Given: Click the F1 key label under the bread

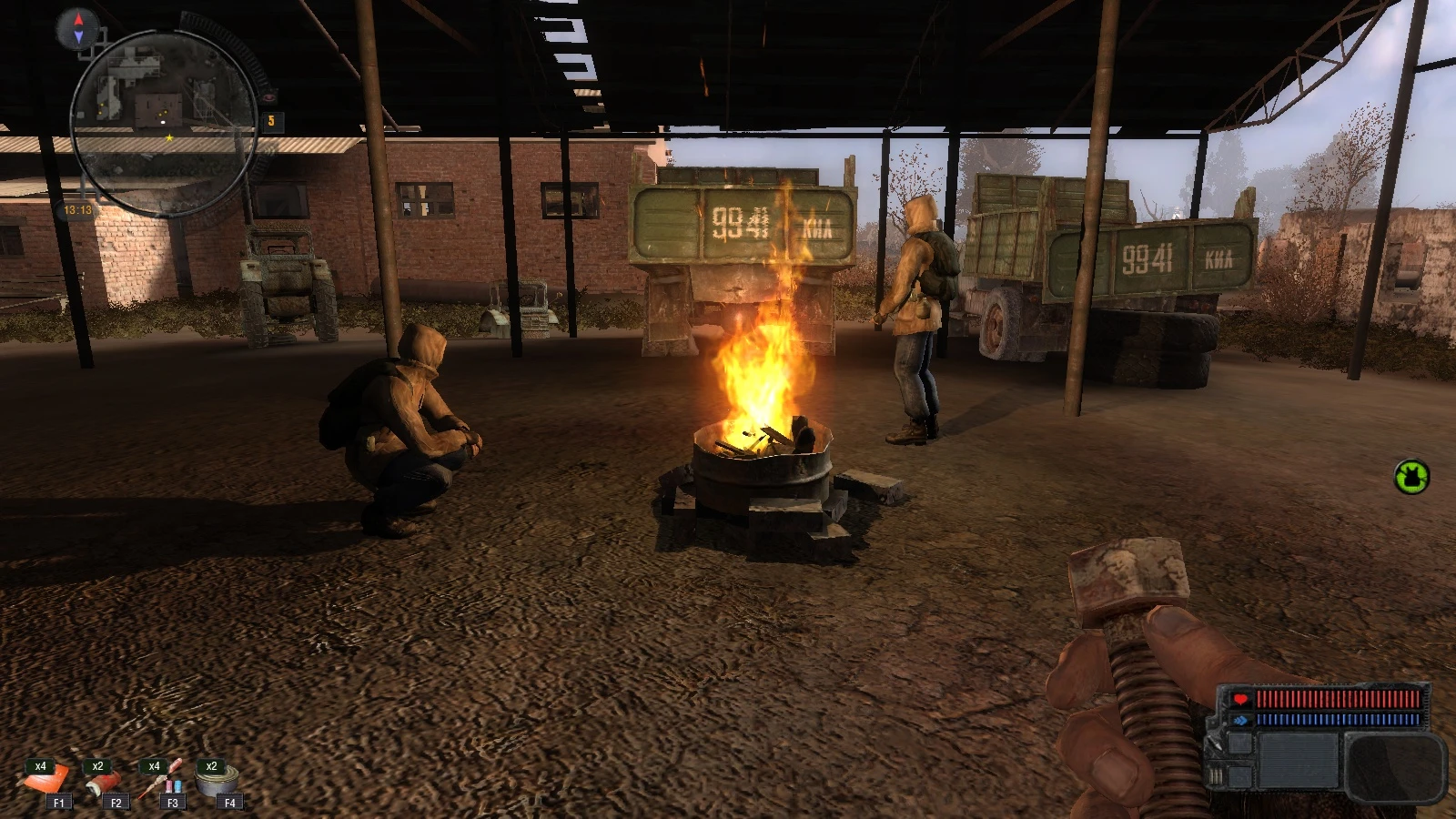Looking at the screenshot, I should pyautogui.click(x=58, y=803).
